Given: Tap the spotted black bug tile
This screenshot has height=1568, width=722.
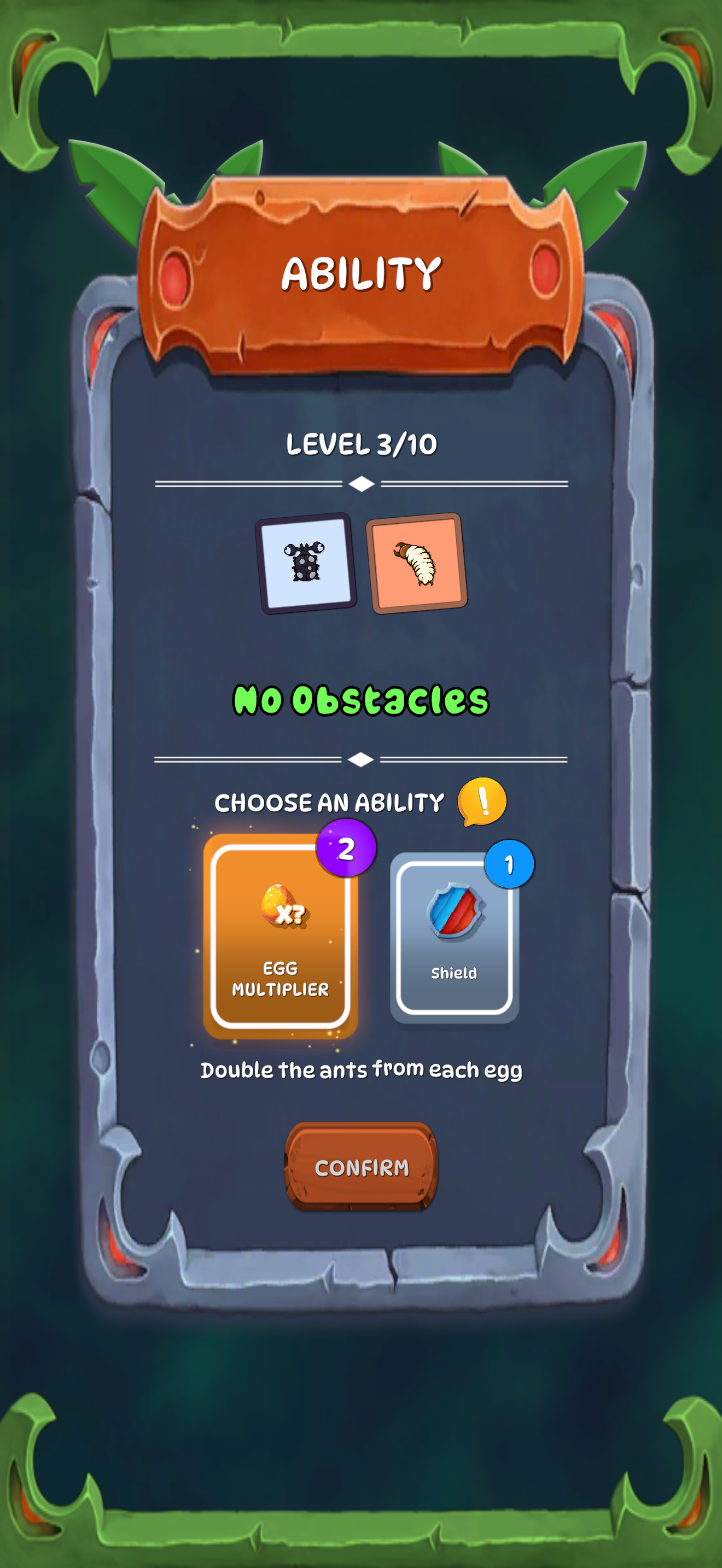Looking at the screenshot, I should click(306, 563).
